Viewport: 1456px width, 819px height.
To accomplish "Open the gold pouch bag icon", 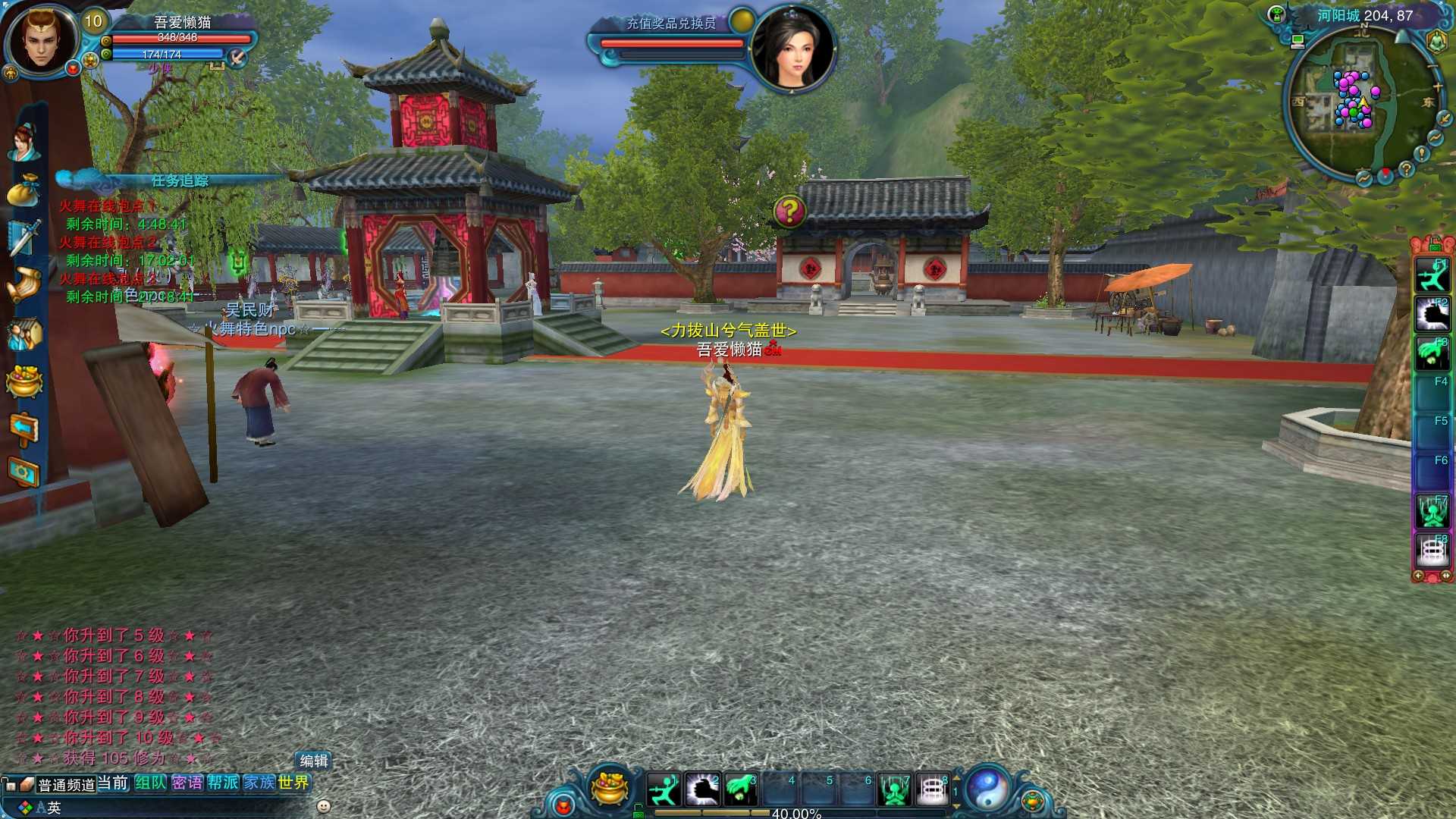I will point(24,190).
